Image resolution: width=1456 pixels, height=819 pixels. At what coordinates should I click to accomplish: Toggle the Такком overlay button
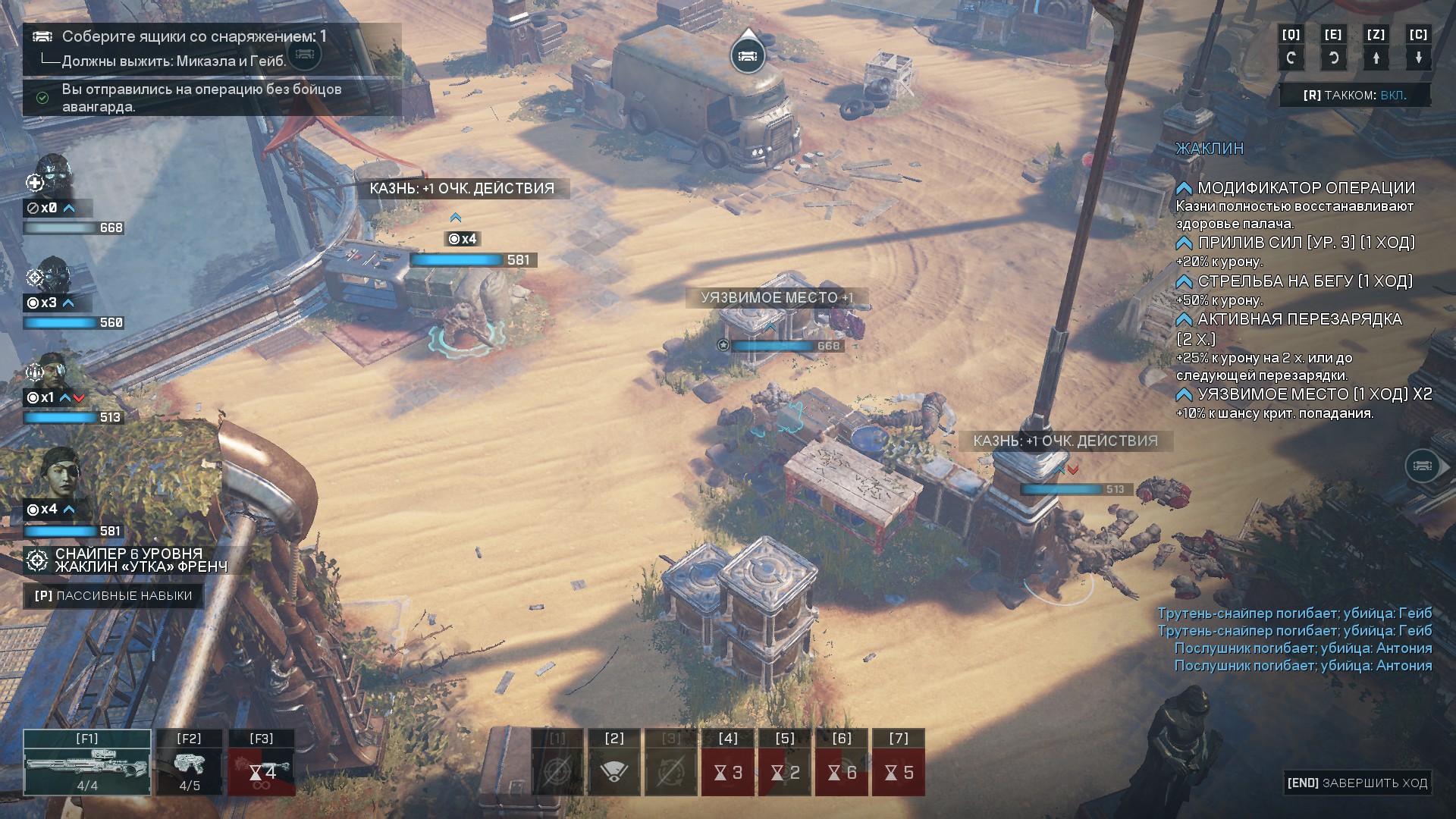pyautogui.click(x=1355, y=95)
